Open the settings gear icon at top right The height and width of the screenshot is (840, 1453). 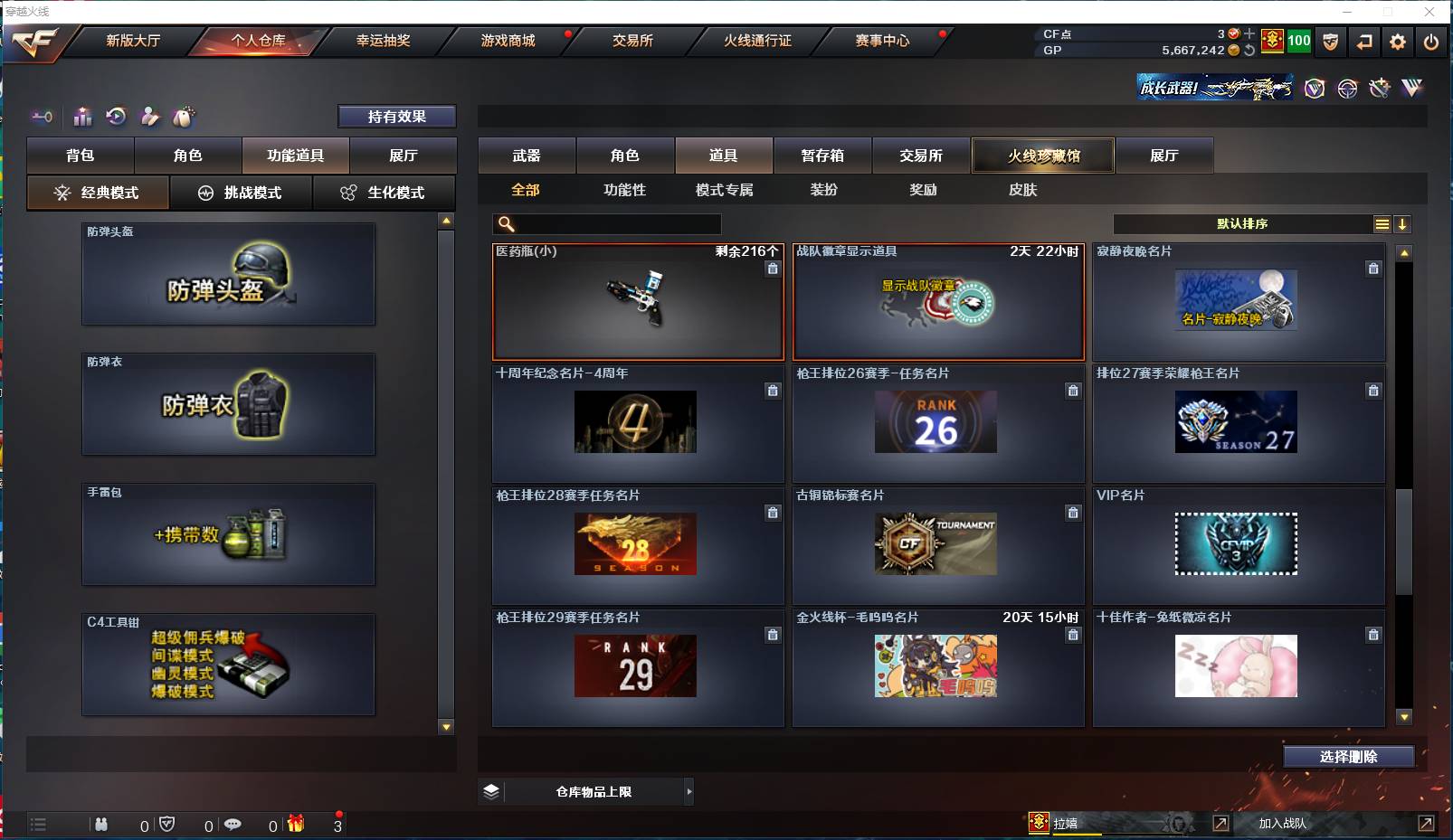tap(1397, 41)
